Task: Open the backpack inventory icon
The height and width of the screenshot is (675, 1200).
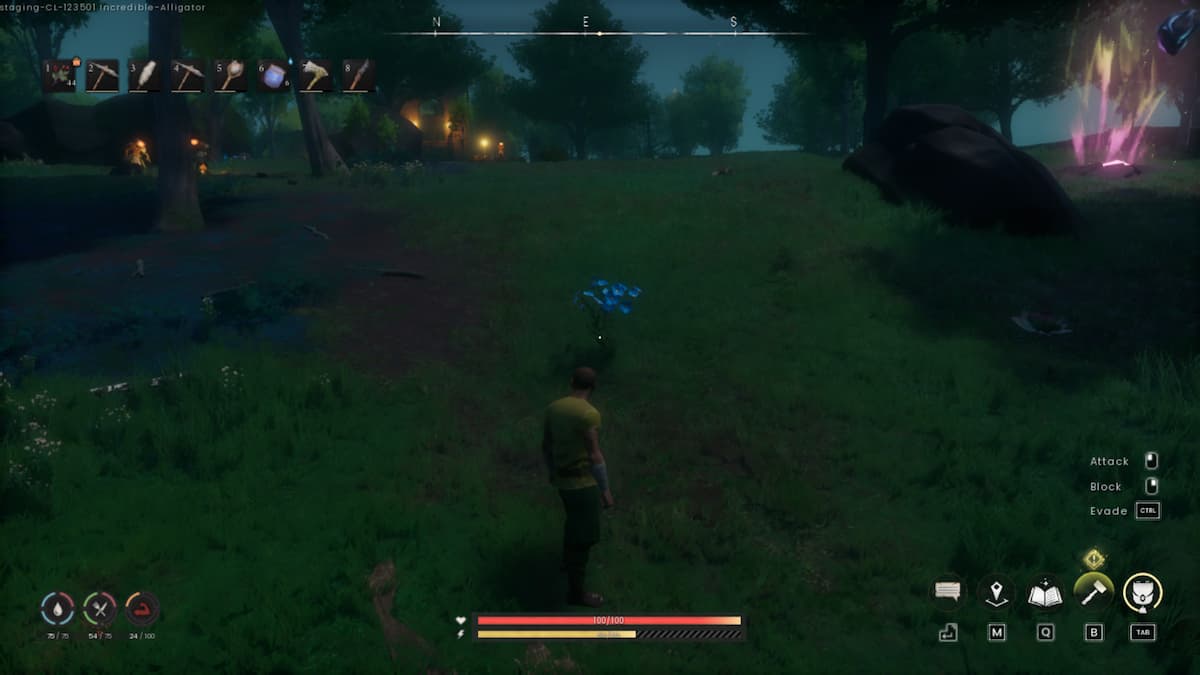Action: (1142, 592)
